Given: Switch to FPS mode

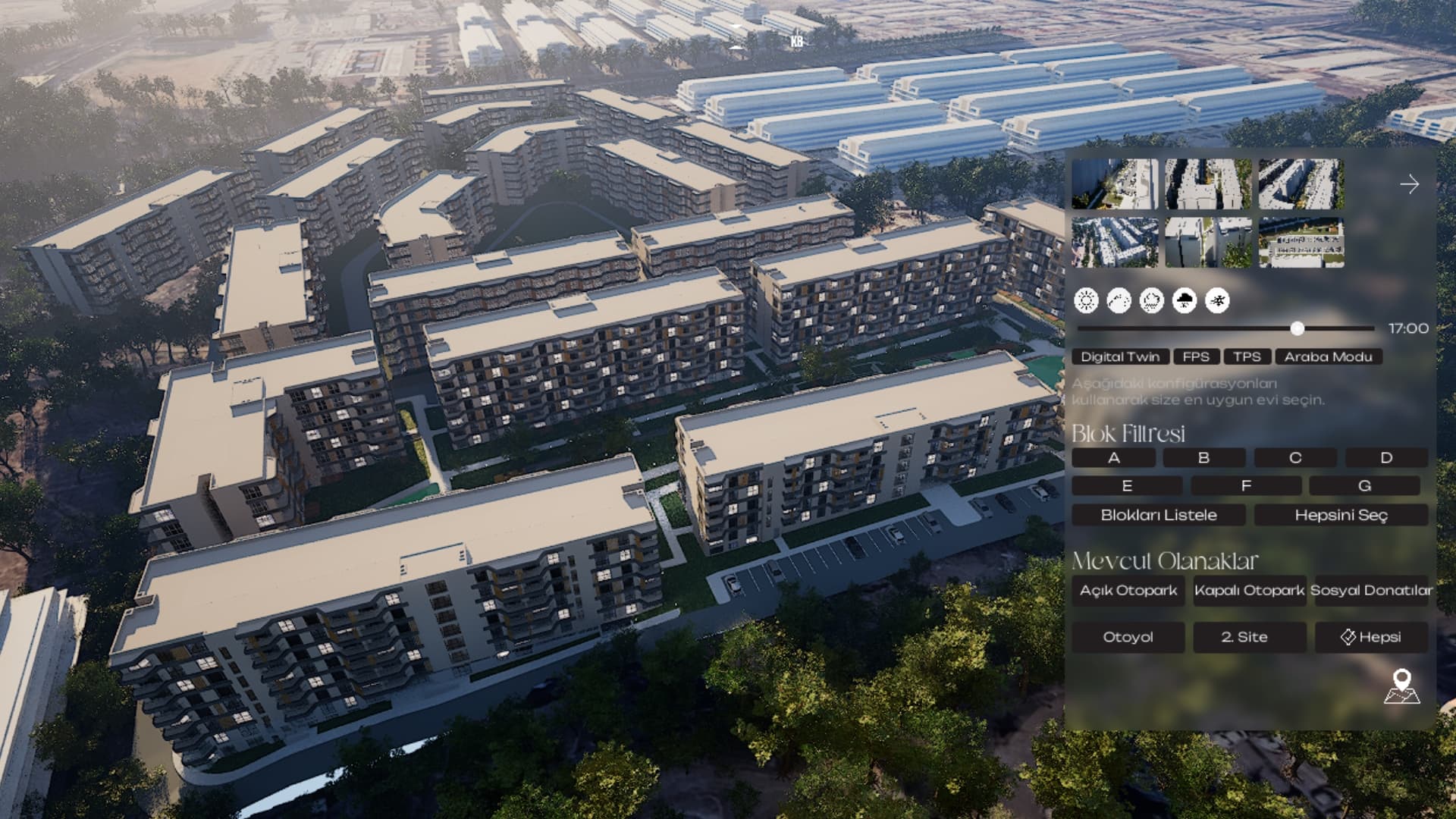Looking at the screenshot, I should coord(1197,356).
